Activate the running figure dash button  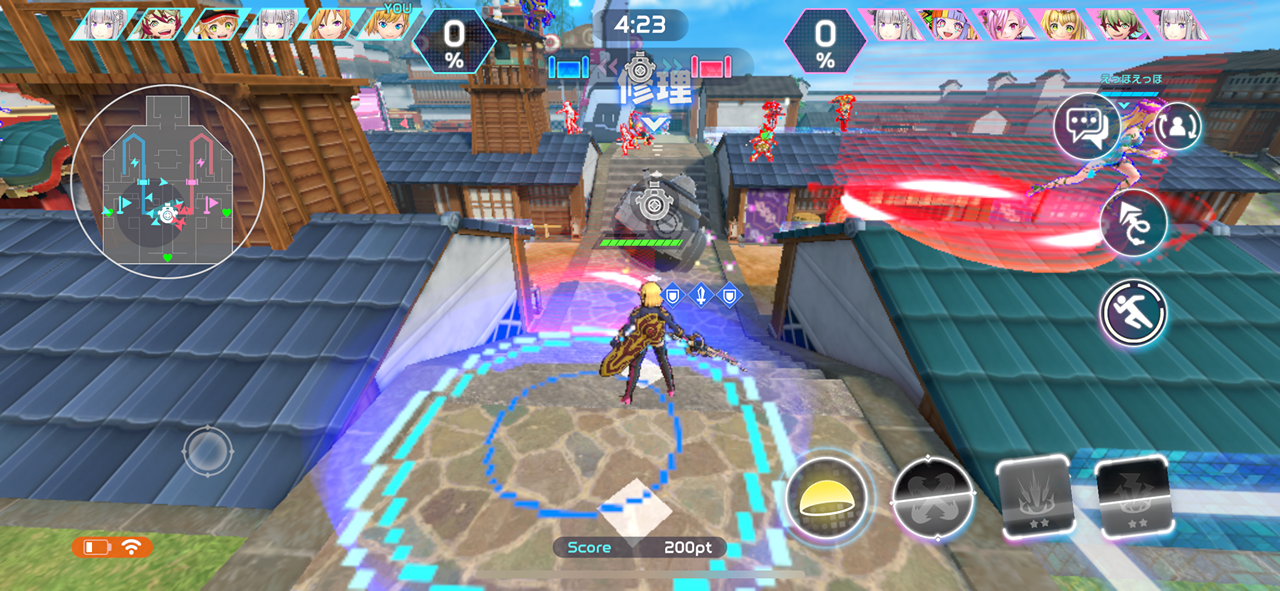tap(1134, 313)
